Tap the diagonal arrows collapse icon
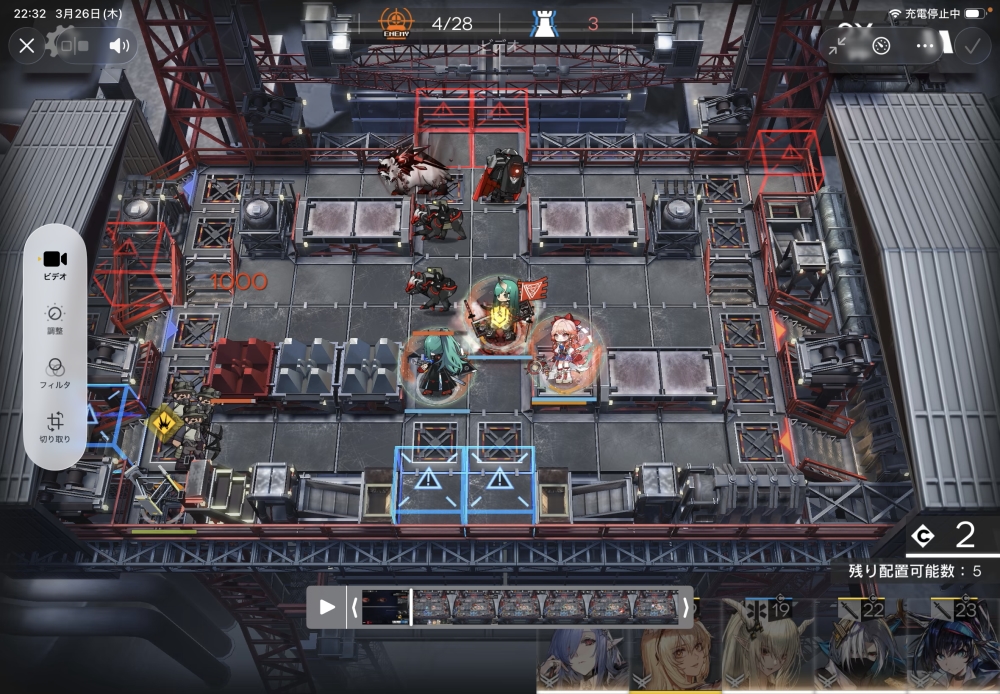 coord(839,45)
